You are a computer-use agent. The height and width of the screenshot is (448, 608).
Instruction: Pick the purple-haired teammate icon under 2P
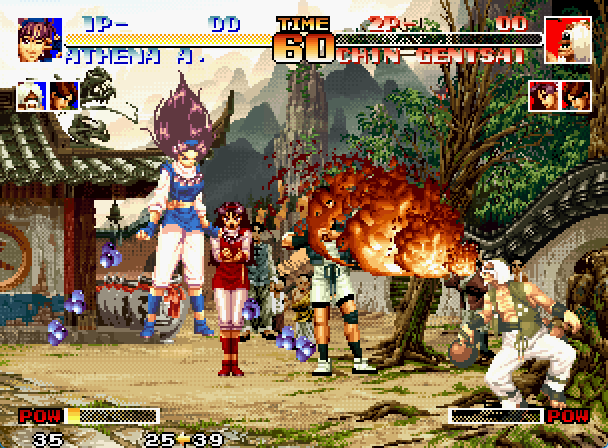point(545,96)
